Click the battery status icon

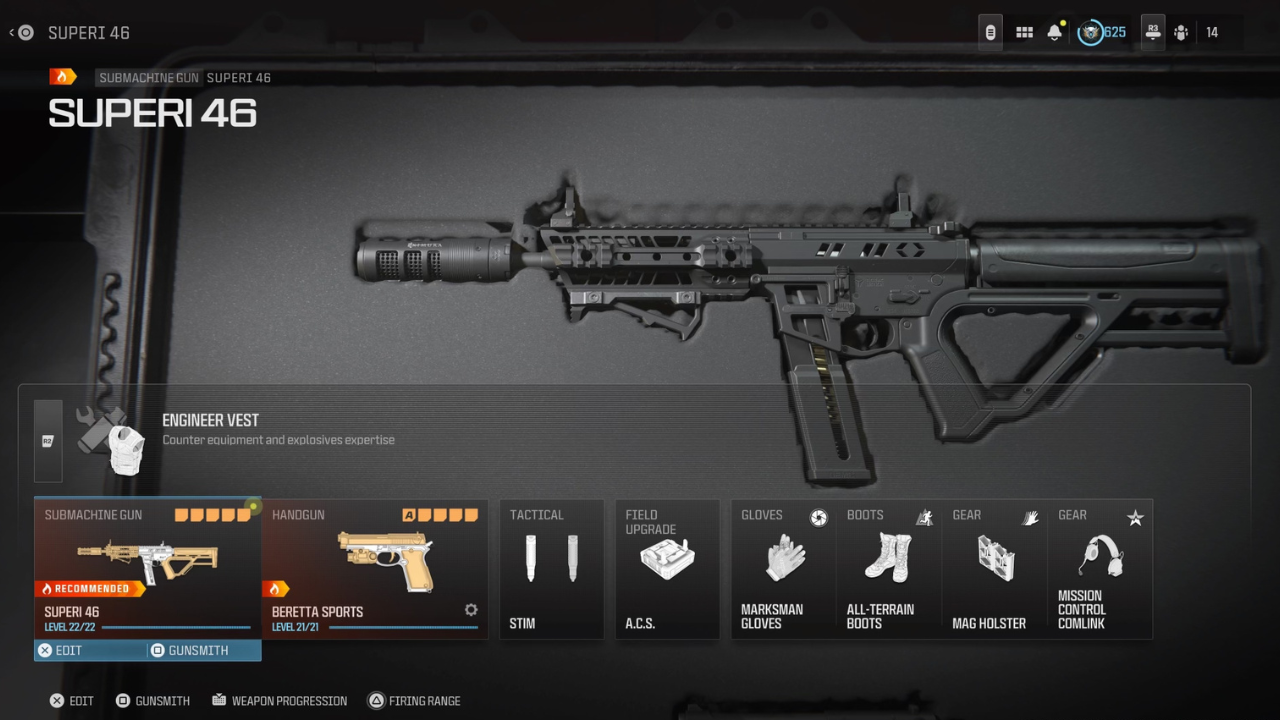989,31
